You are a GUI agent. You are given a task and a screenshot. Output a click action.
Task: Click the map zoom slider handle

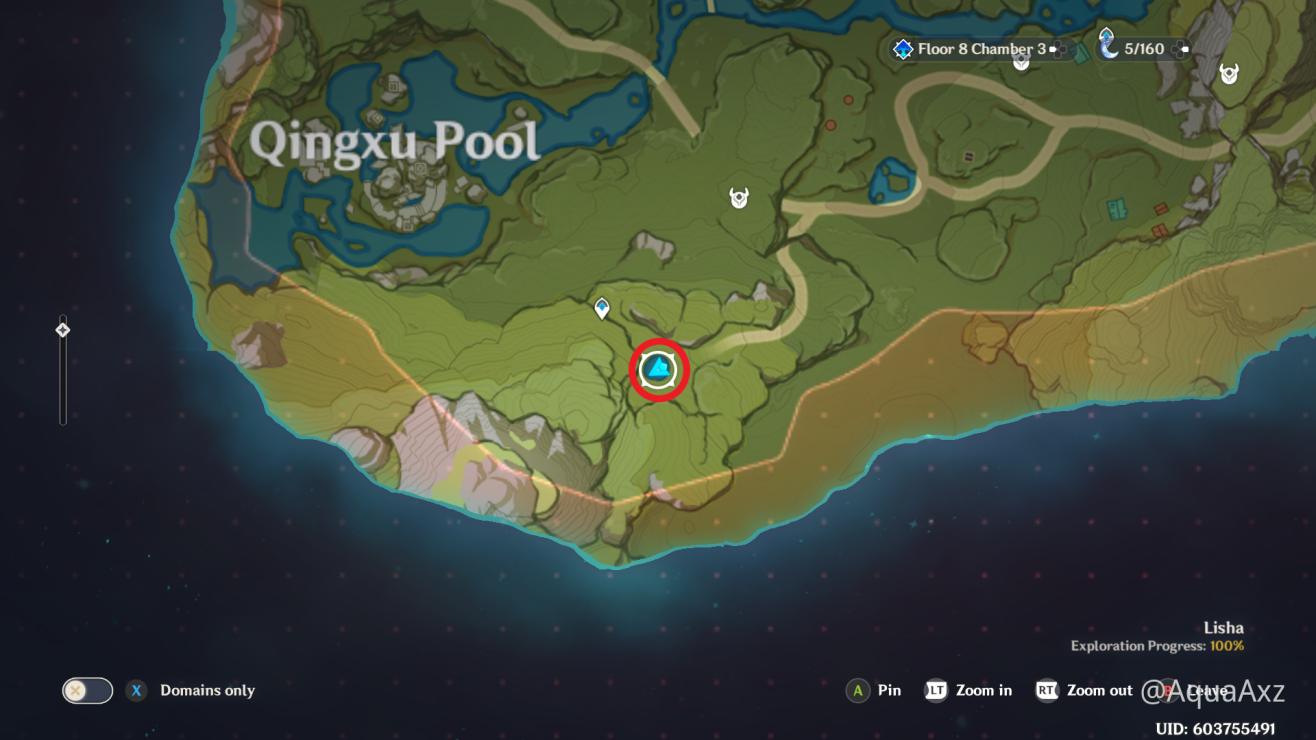[x=63, y=329]
